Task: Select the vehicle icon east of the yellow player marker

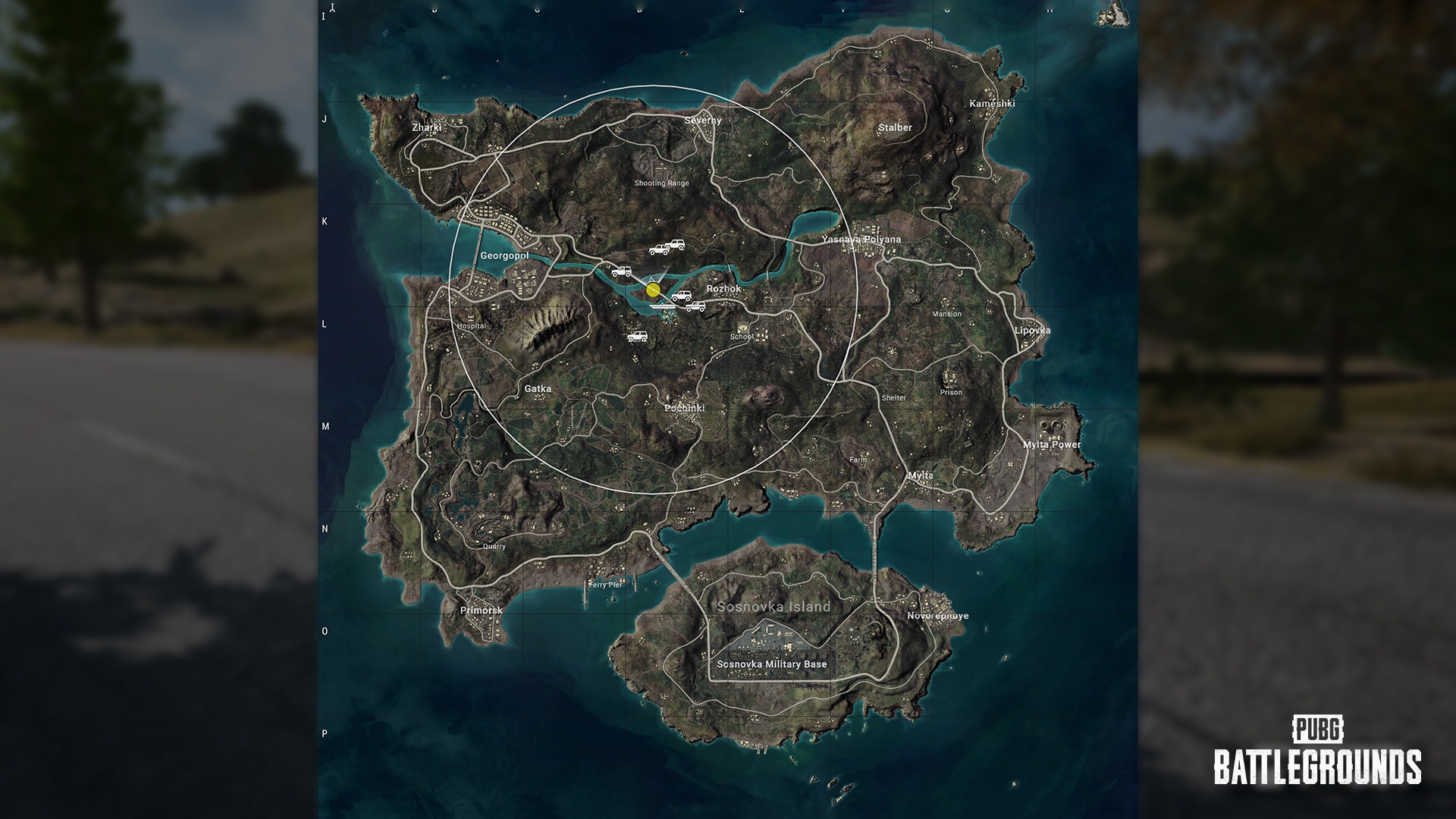Action: coord(682,296)
